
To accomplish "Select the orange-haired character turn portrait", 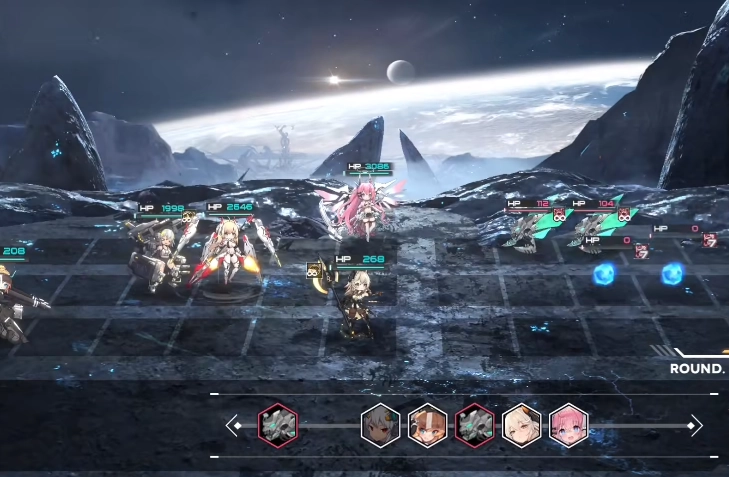I will (x=427, y=425).
